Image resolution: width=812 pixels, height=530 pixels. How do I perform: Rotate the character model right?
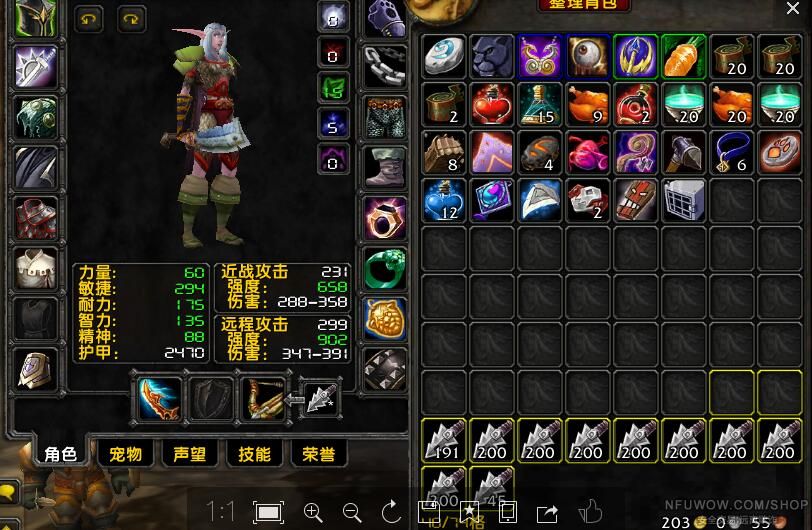click(x=131, y=19)
